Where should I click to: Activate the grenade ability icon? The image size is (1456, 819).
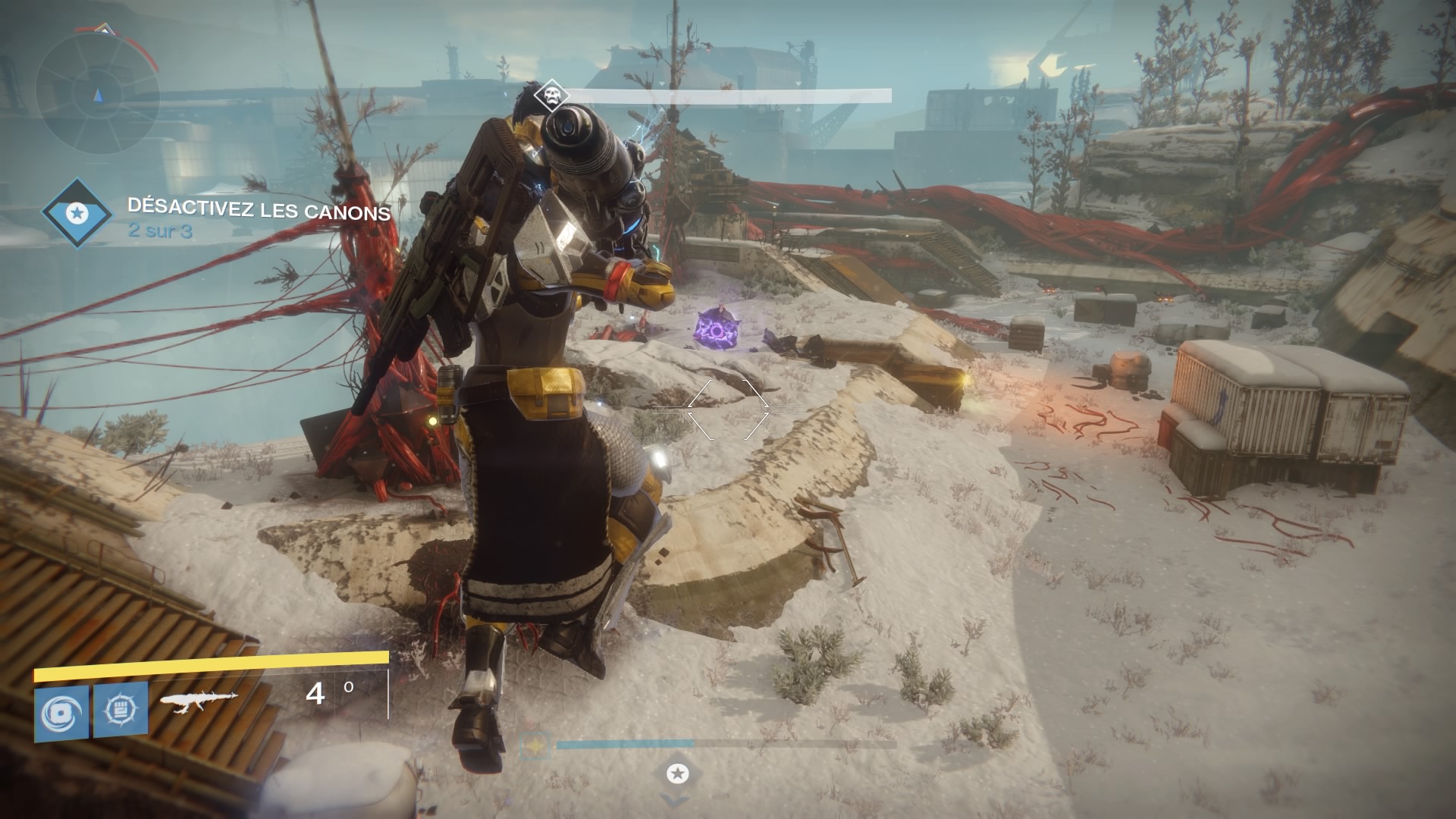click(x=61, y=712)
